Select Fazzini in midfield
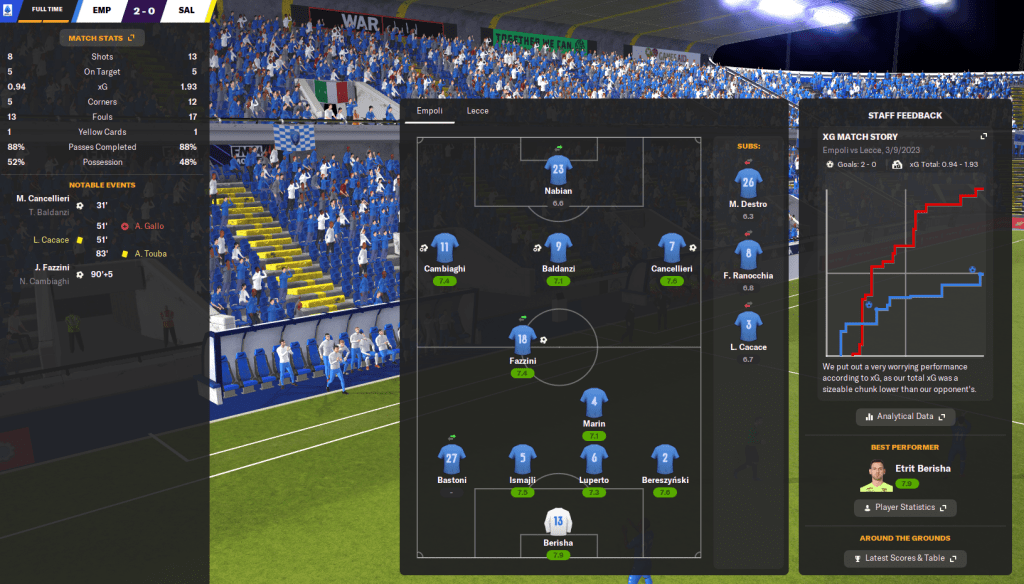Viewport: 1024px width, 584px height. click(521, 337)
